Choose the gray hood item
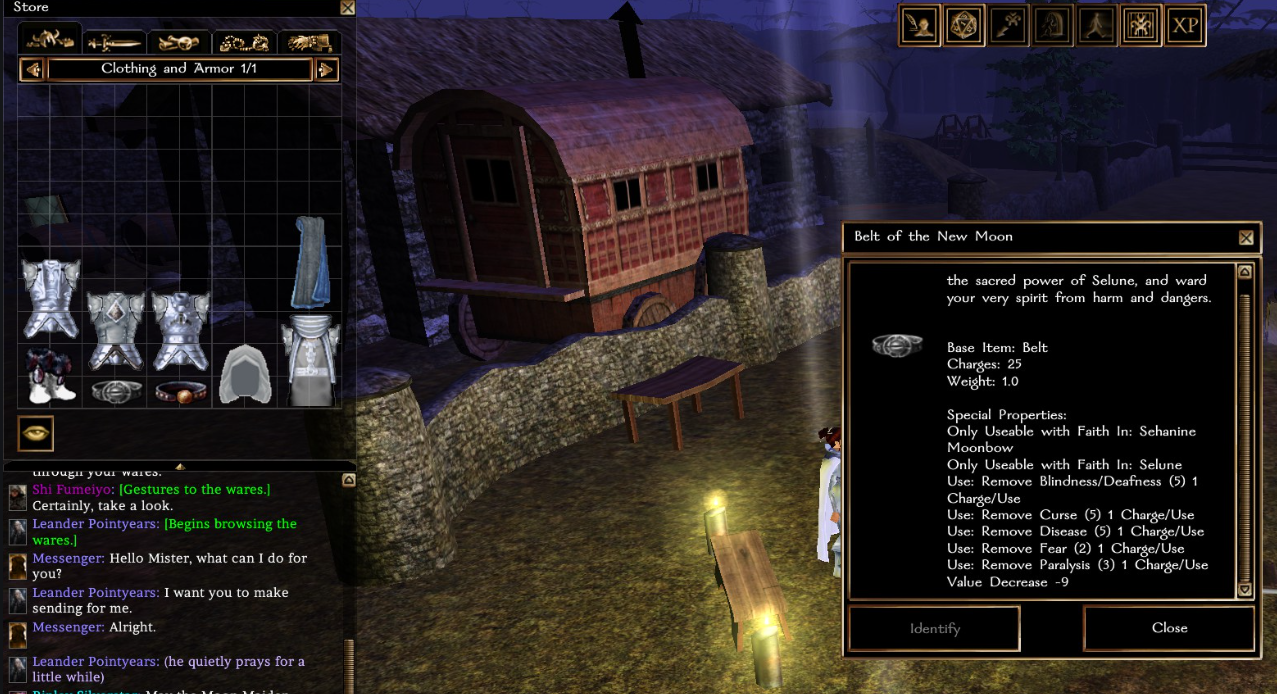Viewport: 1277px width, 694px height. [244, 376]
